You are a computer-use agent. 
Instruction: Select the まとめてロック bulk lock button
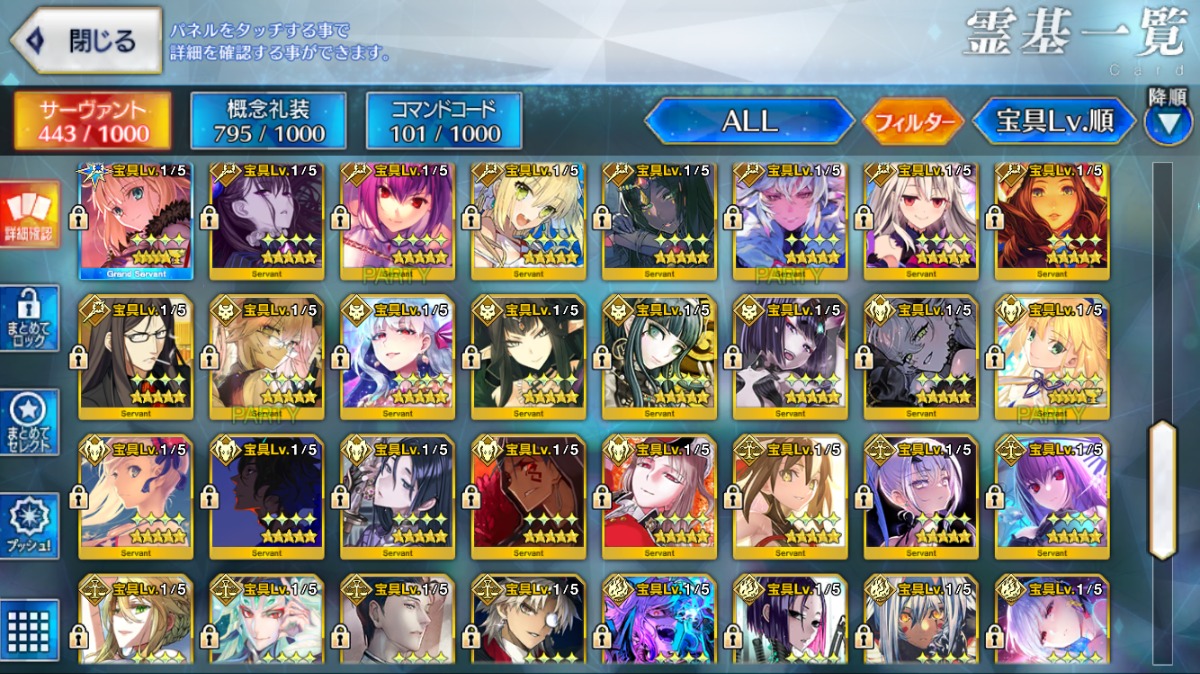point(29,319)
